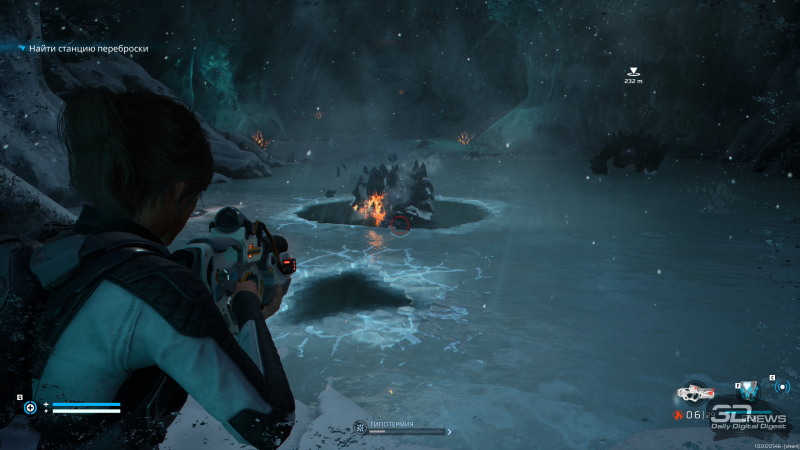
Task: Click the waypoint marker showing 232 m
Action: pos(633,71)
